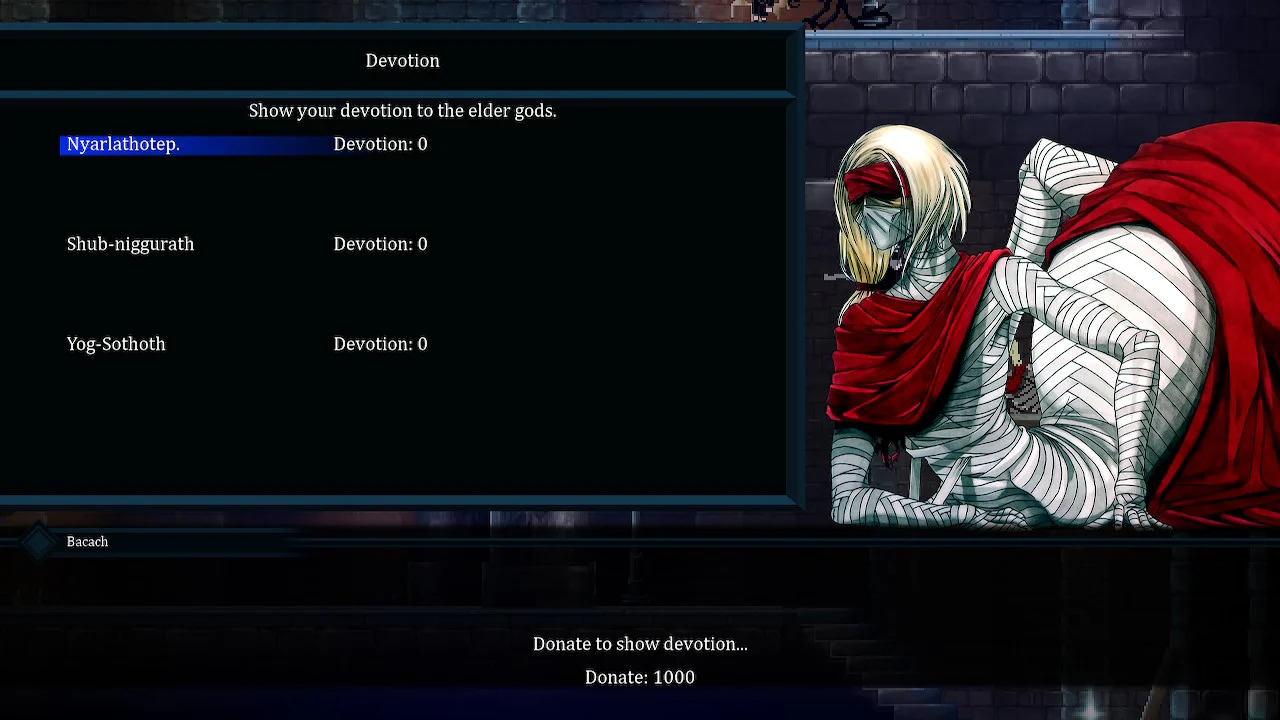
Task: Click the Donate: 1000 option
Action: coord(639,677)
